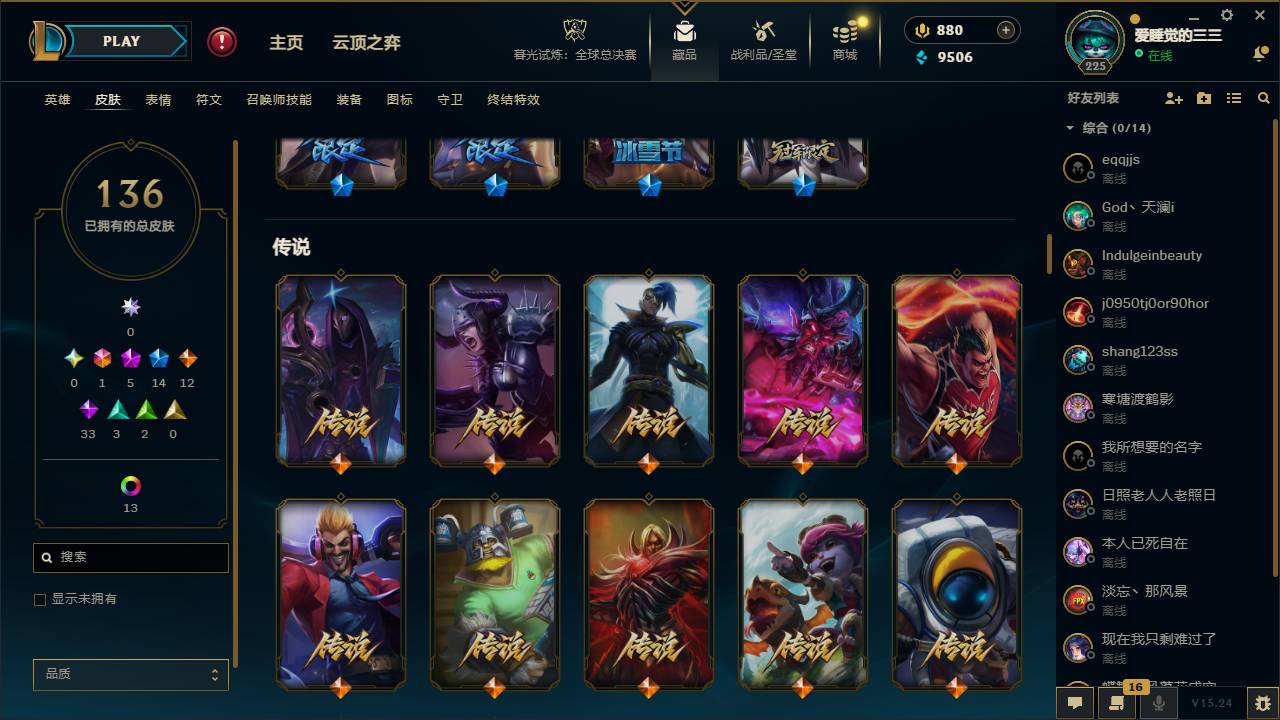Collapse the 综合 (0/14) friend group
Image resolution: width=1280 pixels, height=720 pixels.
1070,128
